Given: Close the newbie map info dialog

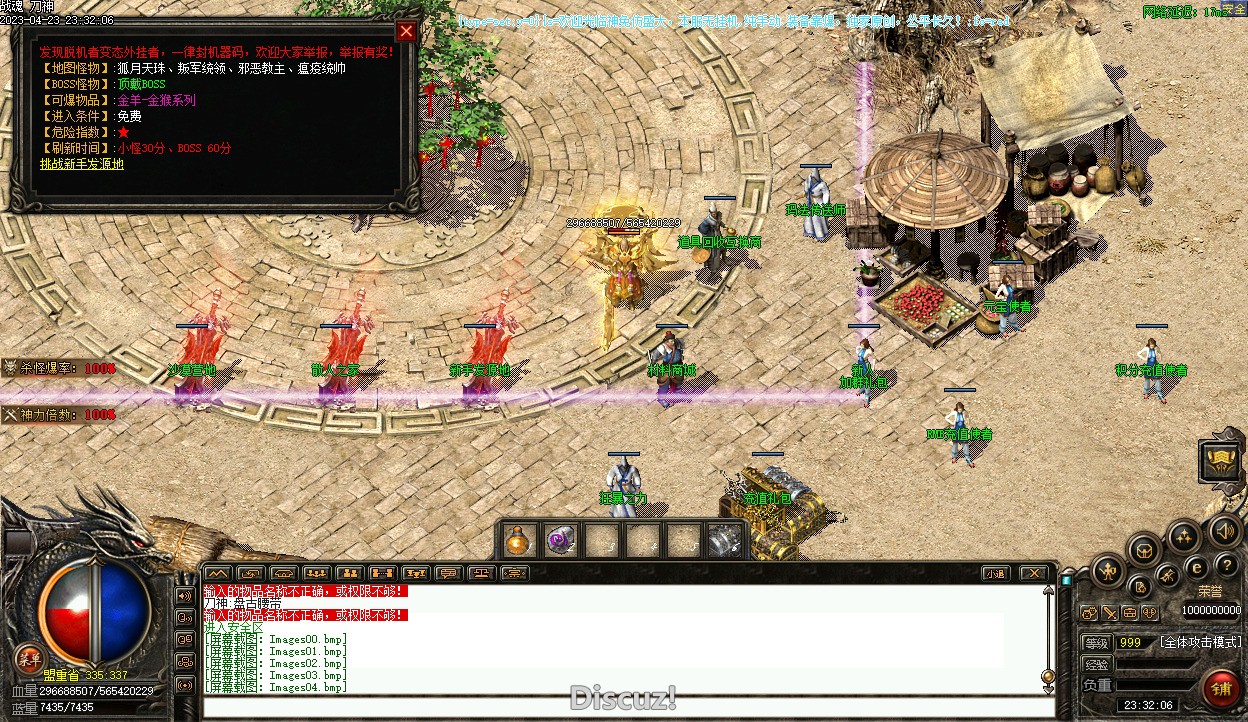Looking at the screenshot, I should [x=405, y=31].
